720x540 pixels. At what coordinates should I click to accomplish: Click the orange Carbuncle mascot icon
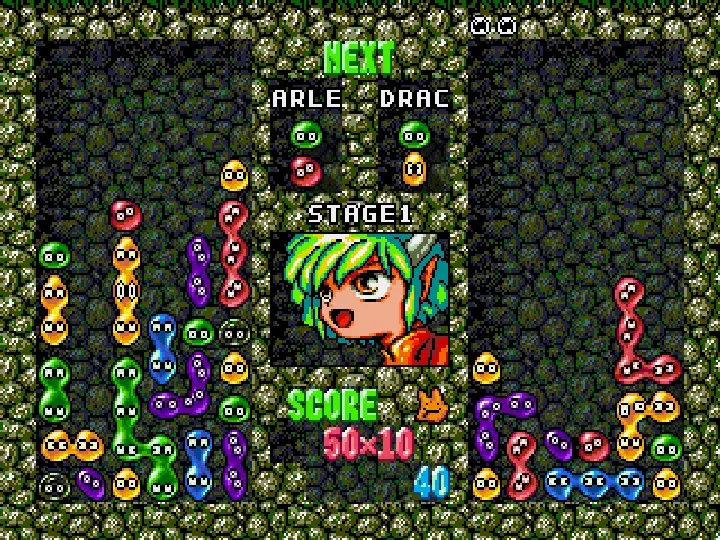(432, 404)
